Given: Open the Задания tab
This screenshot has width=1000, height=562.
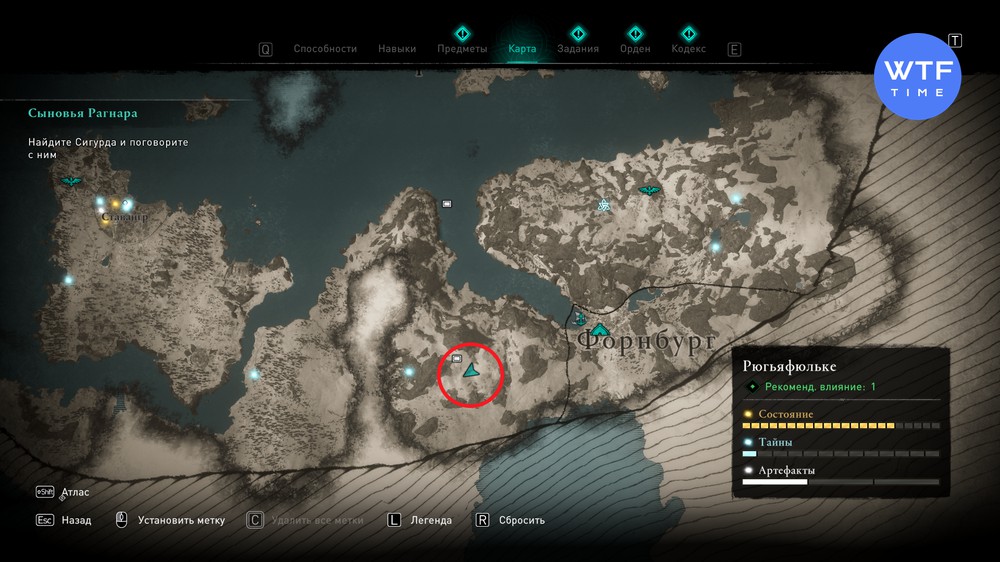Looking at the screenshot, I should [x=578, y=49].
